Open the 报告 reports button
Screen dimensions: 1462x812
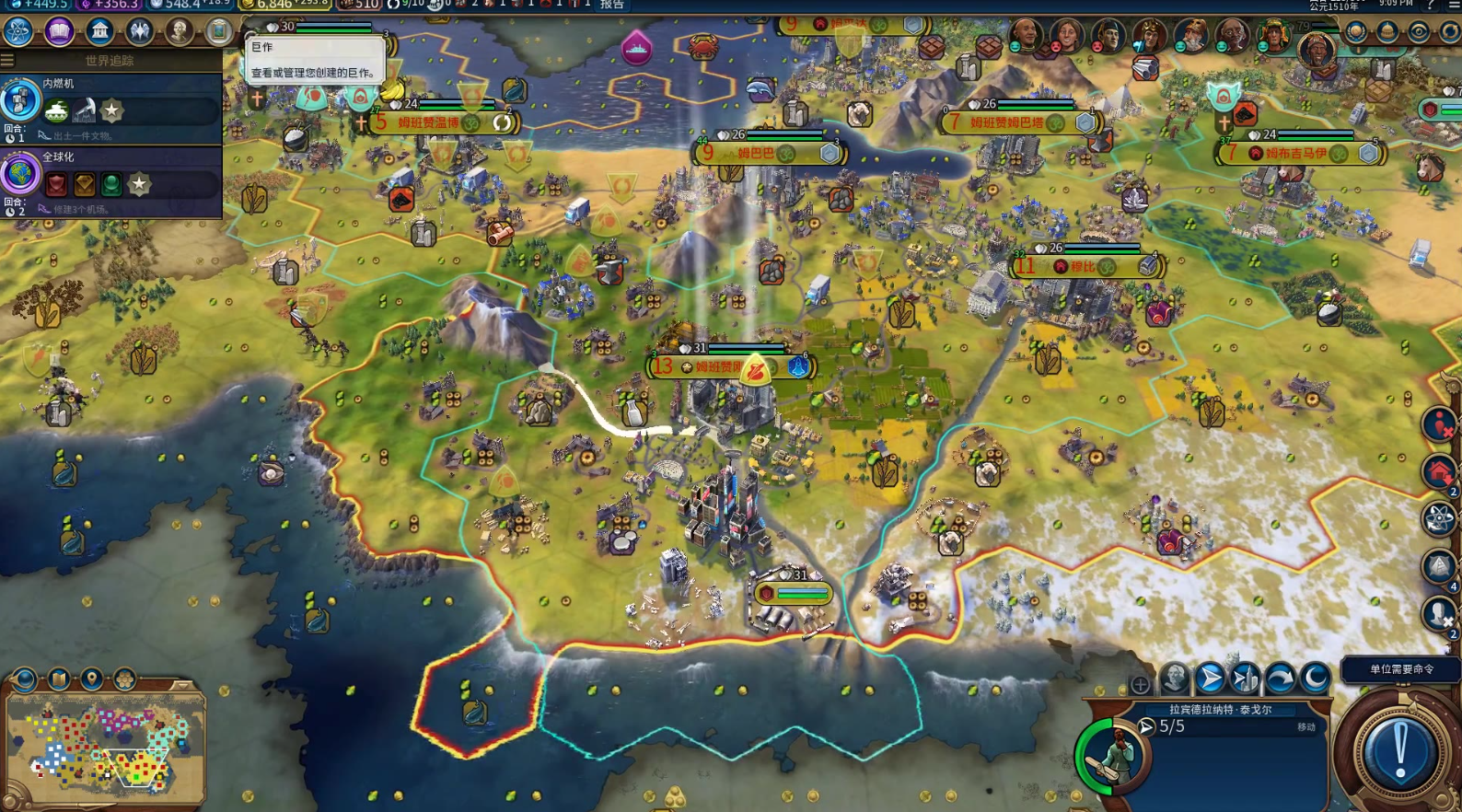point(612,5)
